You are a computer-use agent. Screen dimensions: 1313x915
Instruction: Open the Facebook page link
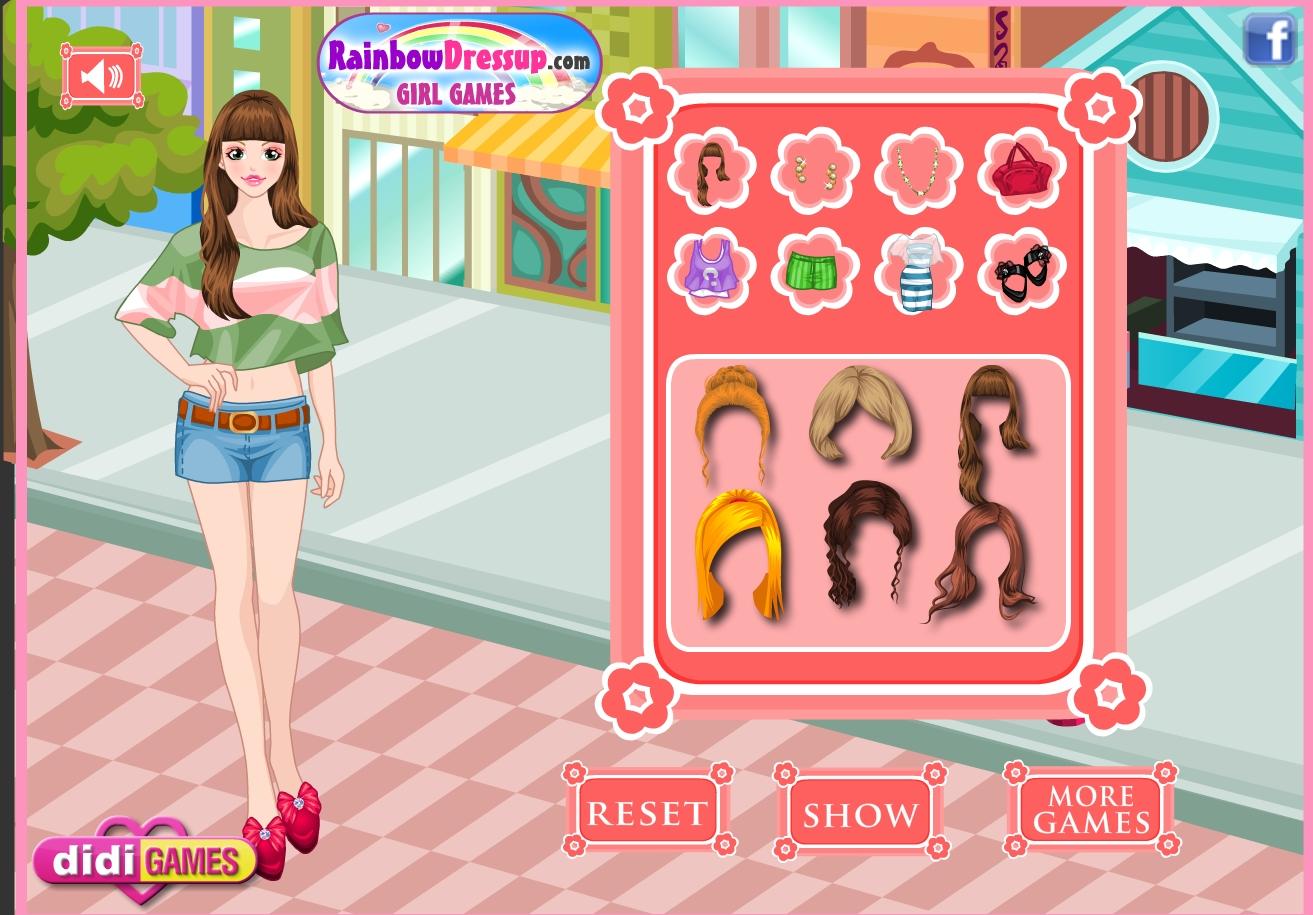coord(1268,41)
